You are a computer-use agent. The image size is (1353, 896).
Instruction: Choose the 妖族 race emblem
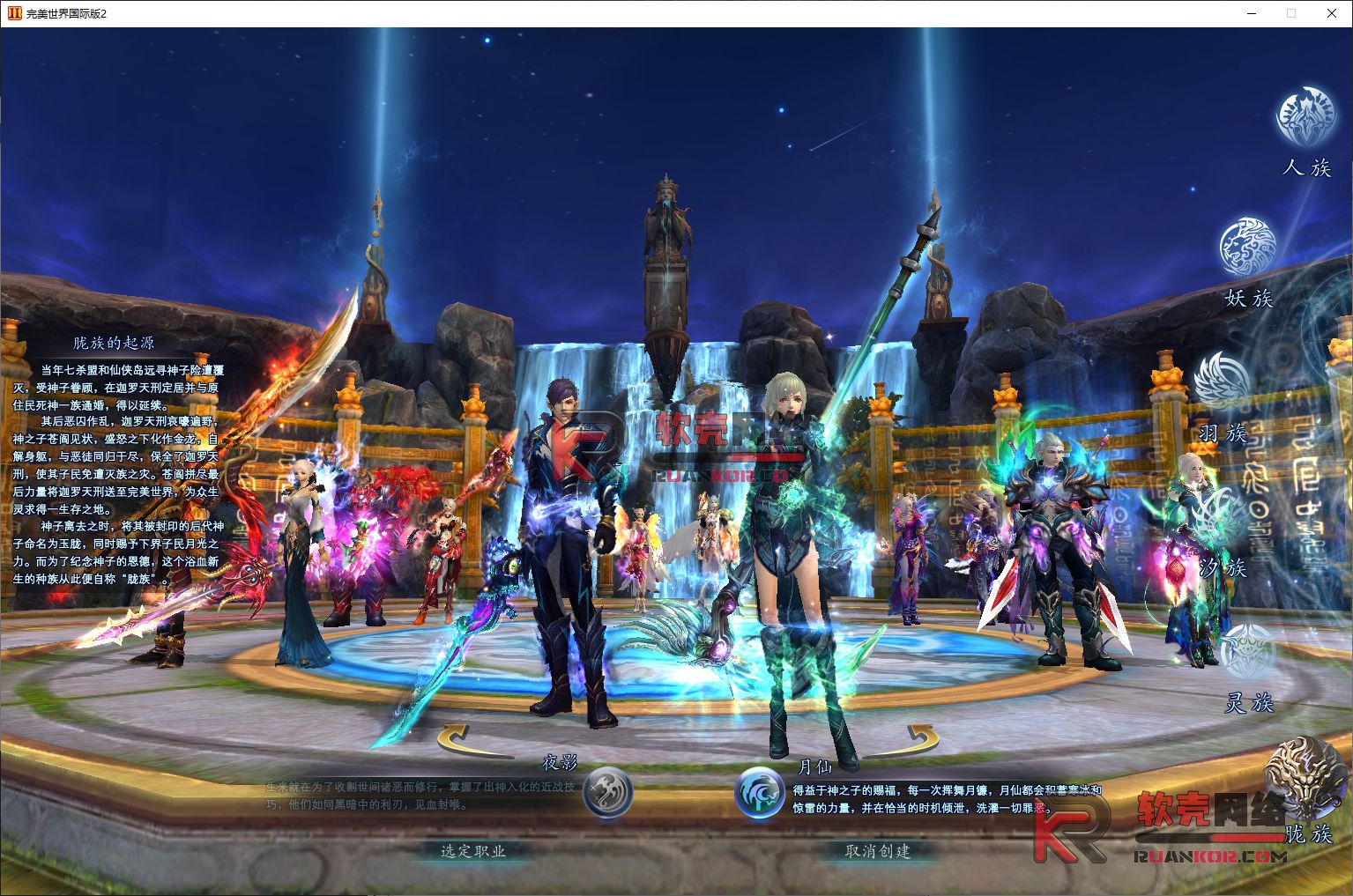pos(1247,248)
